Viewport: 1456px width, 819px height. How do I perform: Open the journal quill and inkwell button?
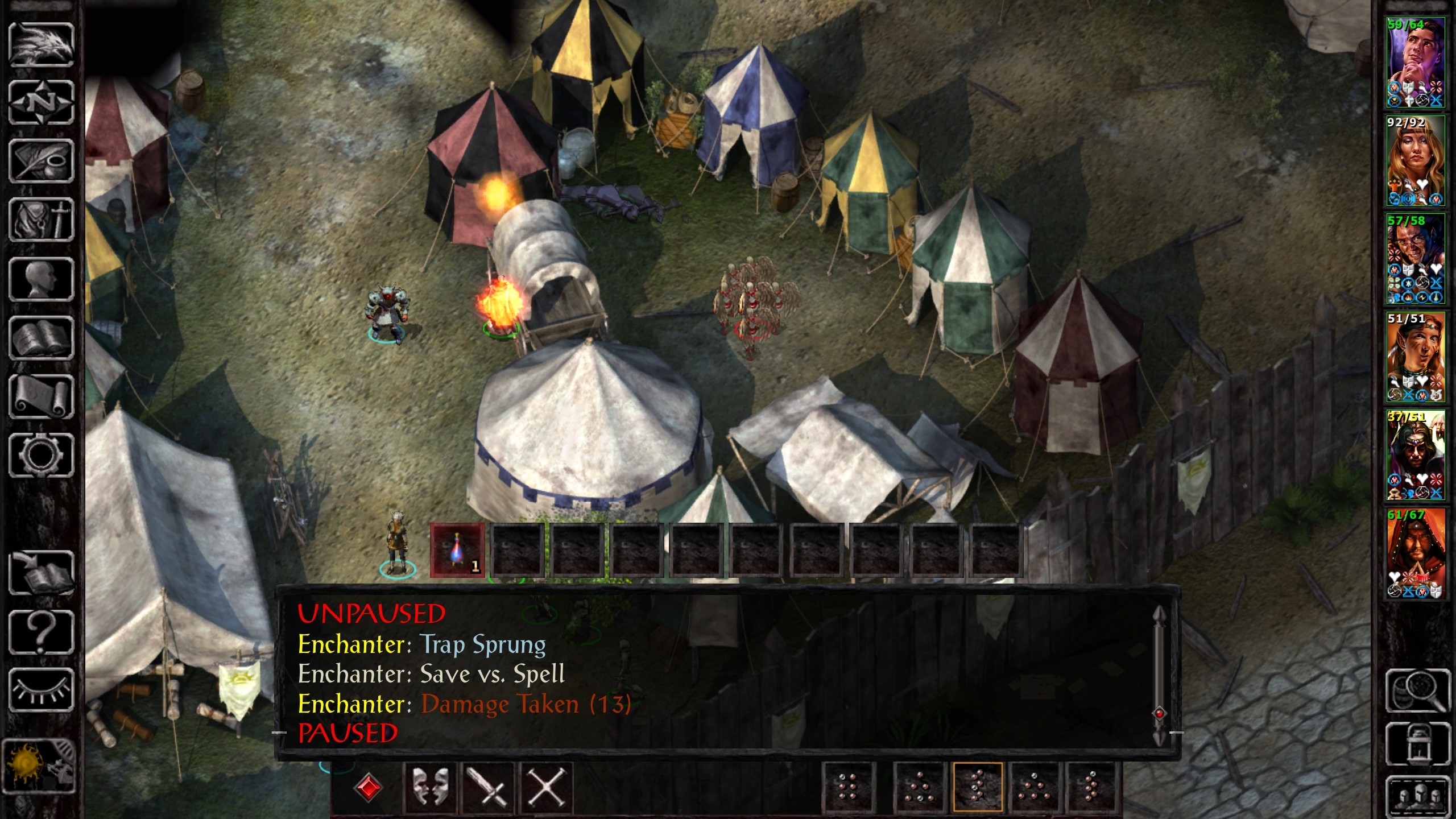tap(41, 162)
